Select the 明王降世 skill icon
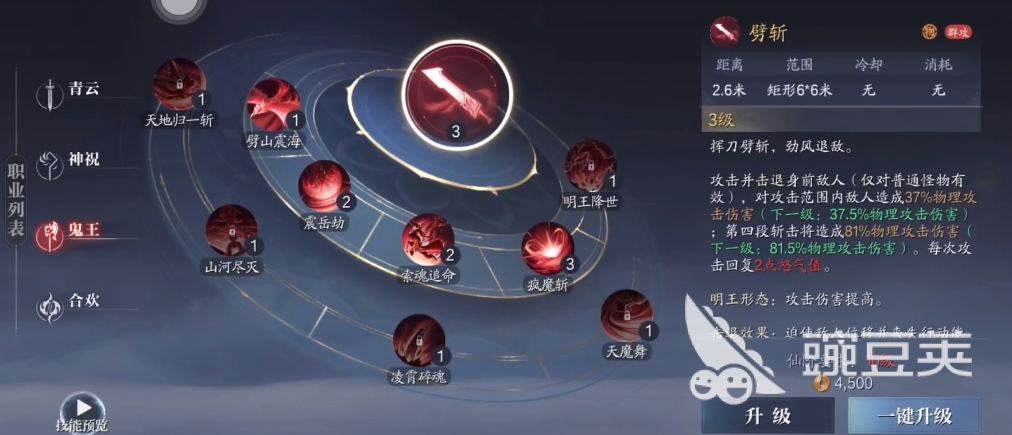The width and height of the screenshot is (1012, 435). tap(590, 167)
